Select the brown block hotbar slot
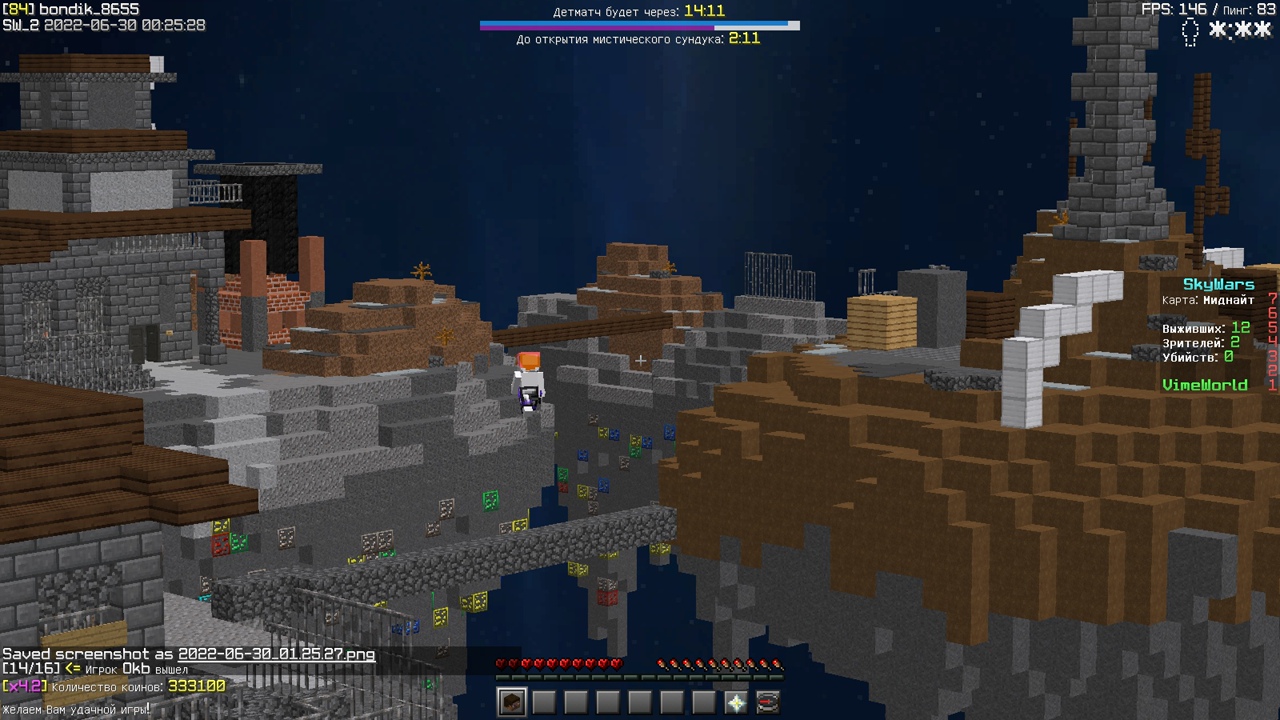Image resolution: width=1280 pixels, height=720 pixels. [512, 702]
